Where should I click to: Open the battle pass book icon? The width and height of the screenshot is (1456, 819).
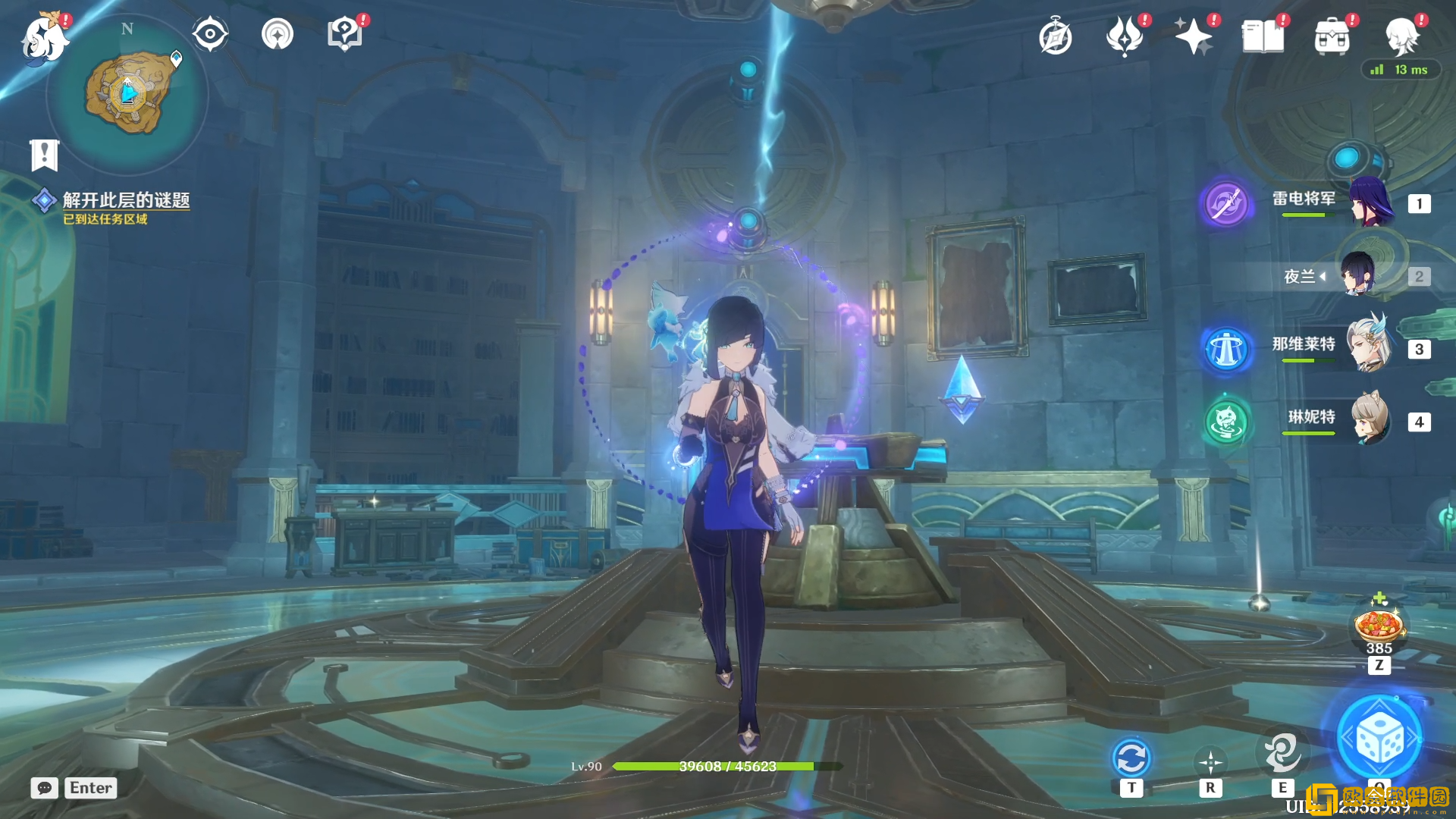click(1263, 36)
